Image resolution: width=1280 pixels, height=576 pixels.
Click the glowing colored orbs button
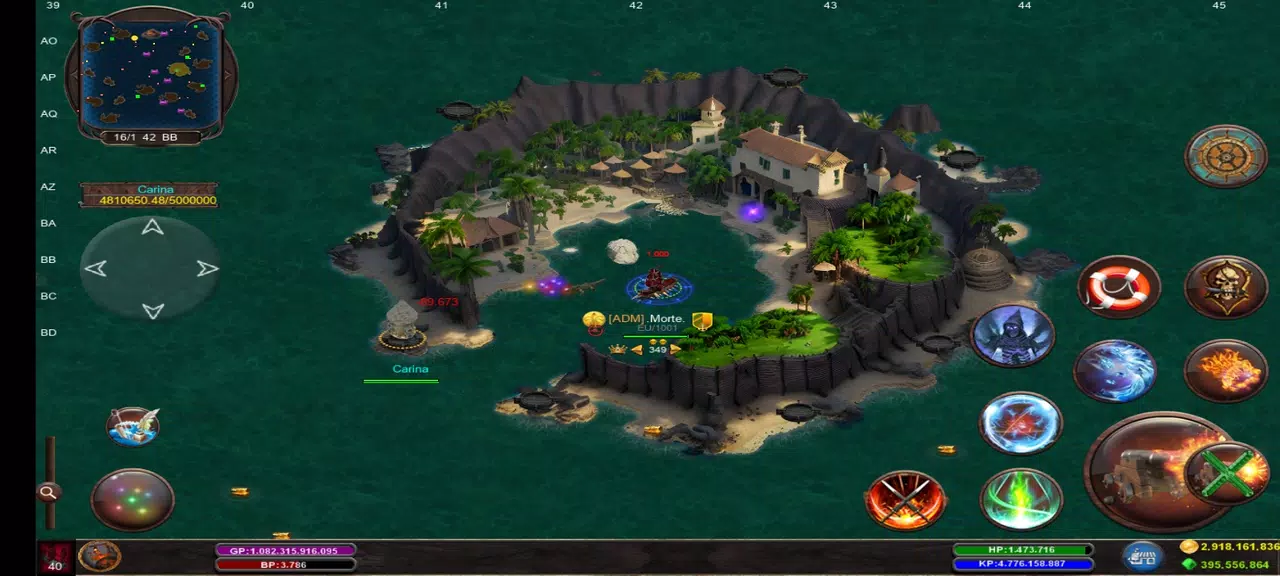[x=133, y=499]
